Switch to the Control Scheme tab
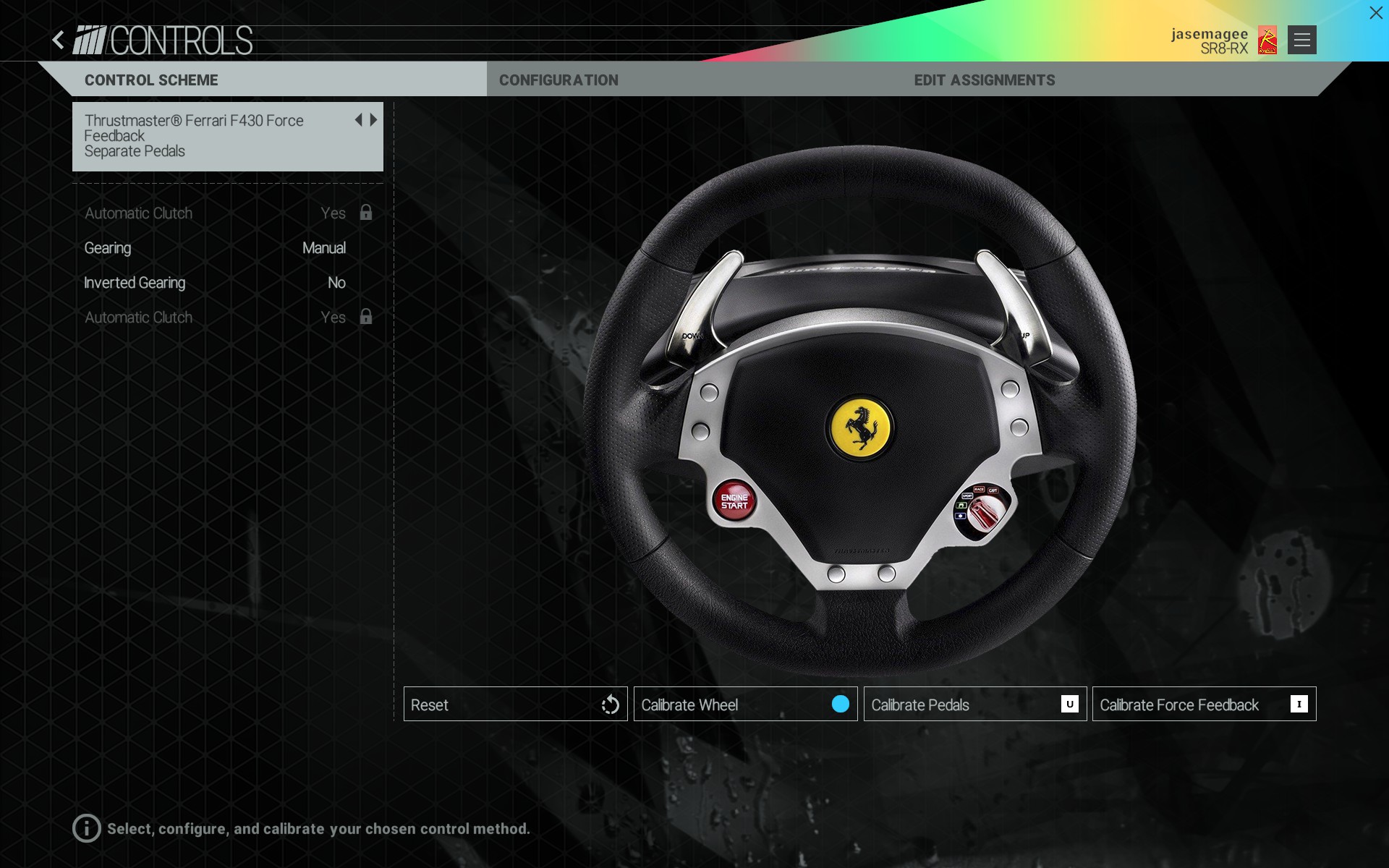Screen dimensions: 1389x868 pyautogui.click(x=151, y=80)
